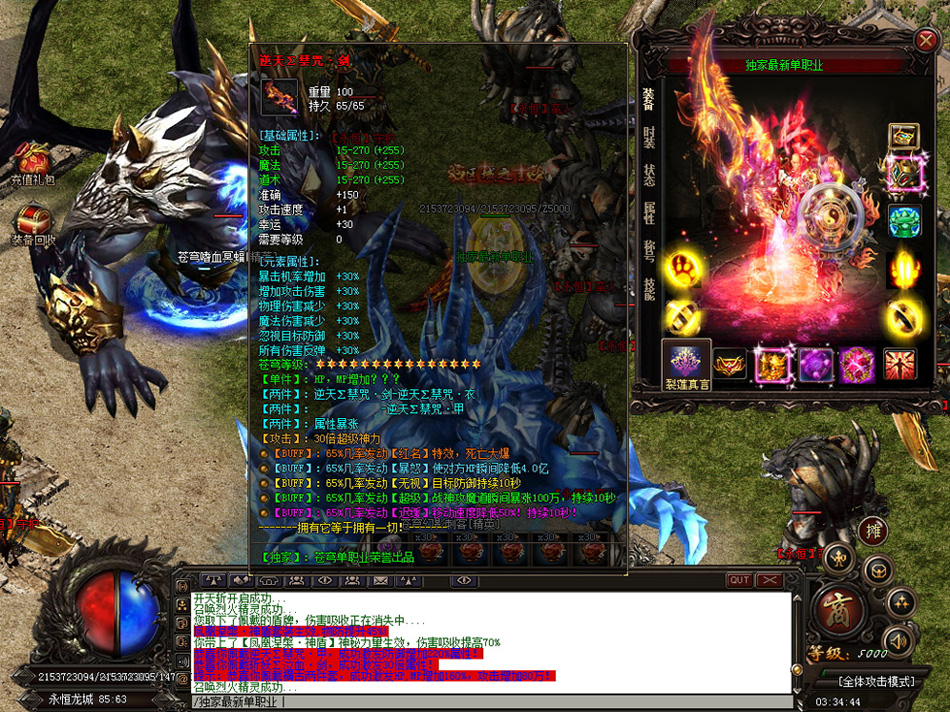Select the purple orb equipment slot

click(x=815, y=364)
